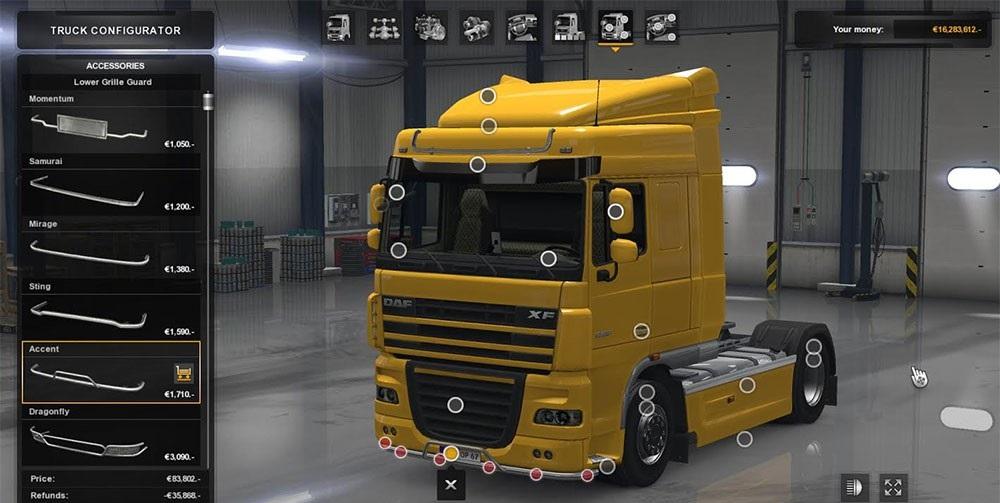Click the fullscreen view arrows button
The image size is (1000, 503).
pyautogui.click(x=893, y=487)
